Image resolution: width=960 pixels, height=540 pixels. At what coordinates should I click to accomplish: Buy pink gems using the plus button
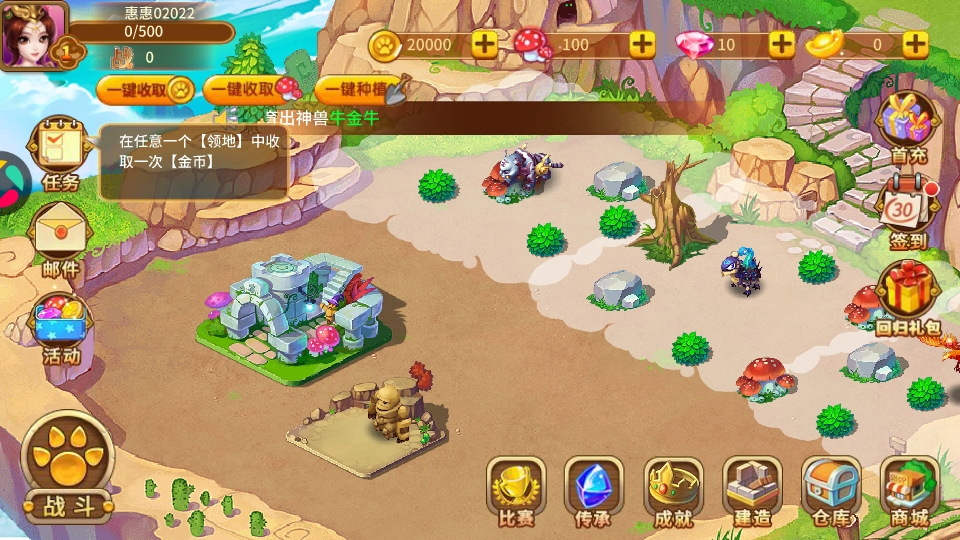782,44
